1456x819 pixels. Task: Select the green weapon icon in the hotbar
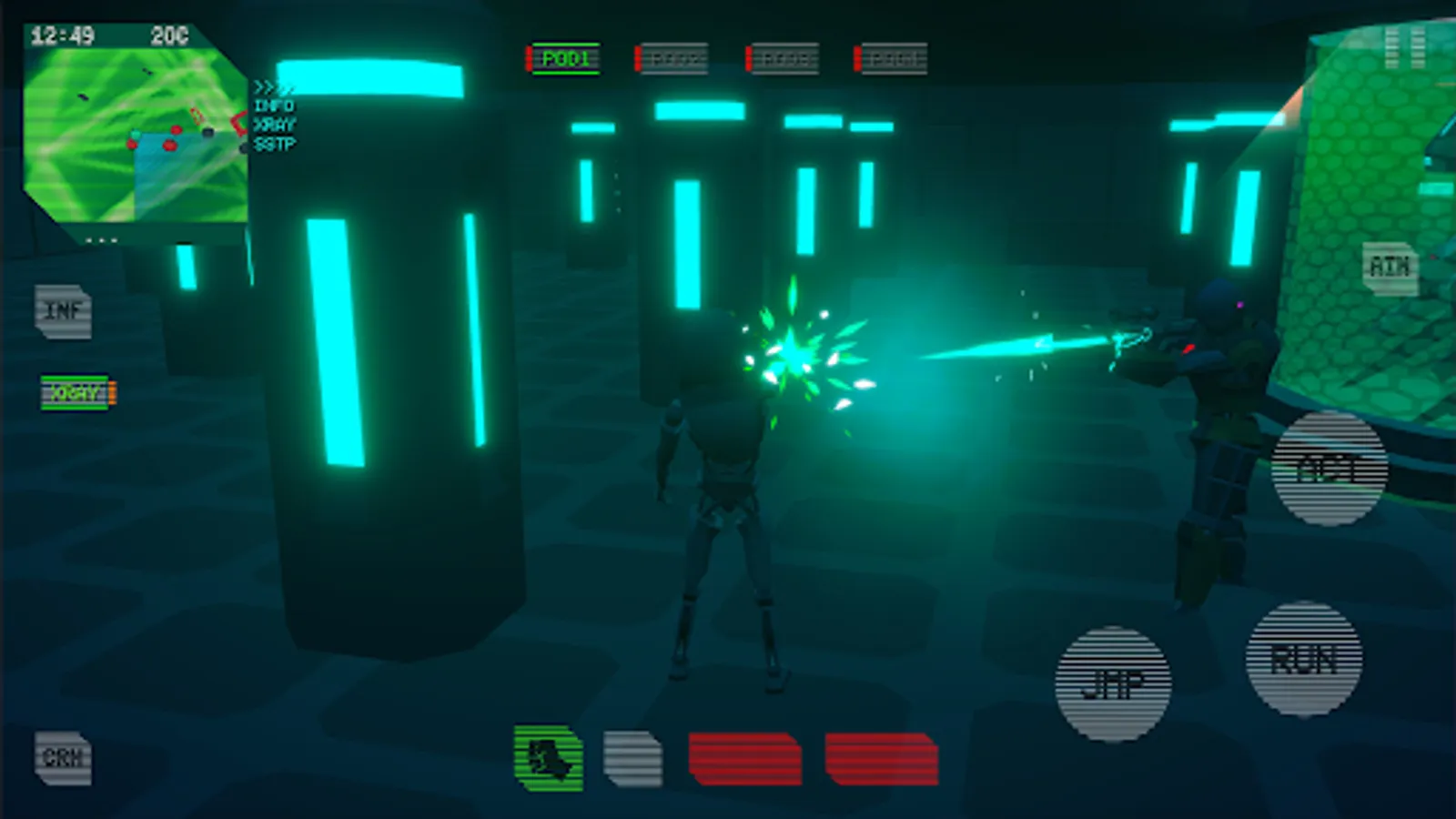[x=549, y=758]
